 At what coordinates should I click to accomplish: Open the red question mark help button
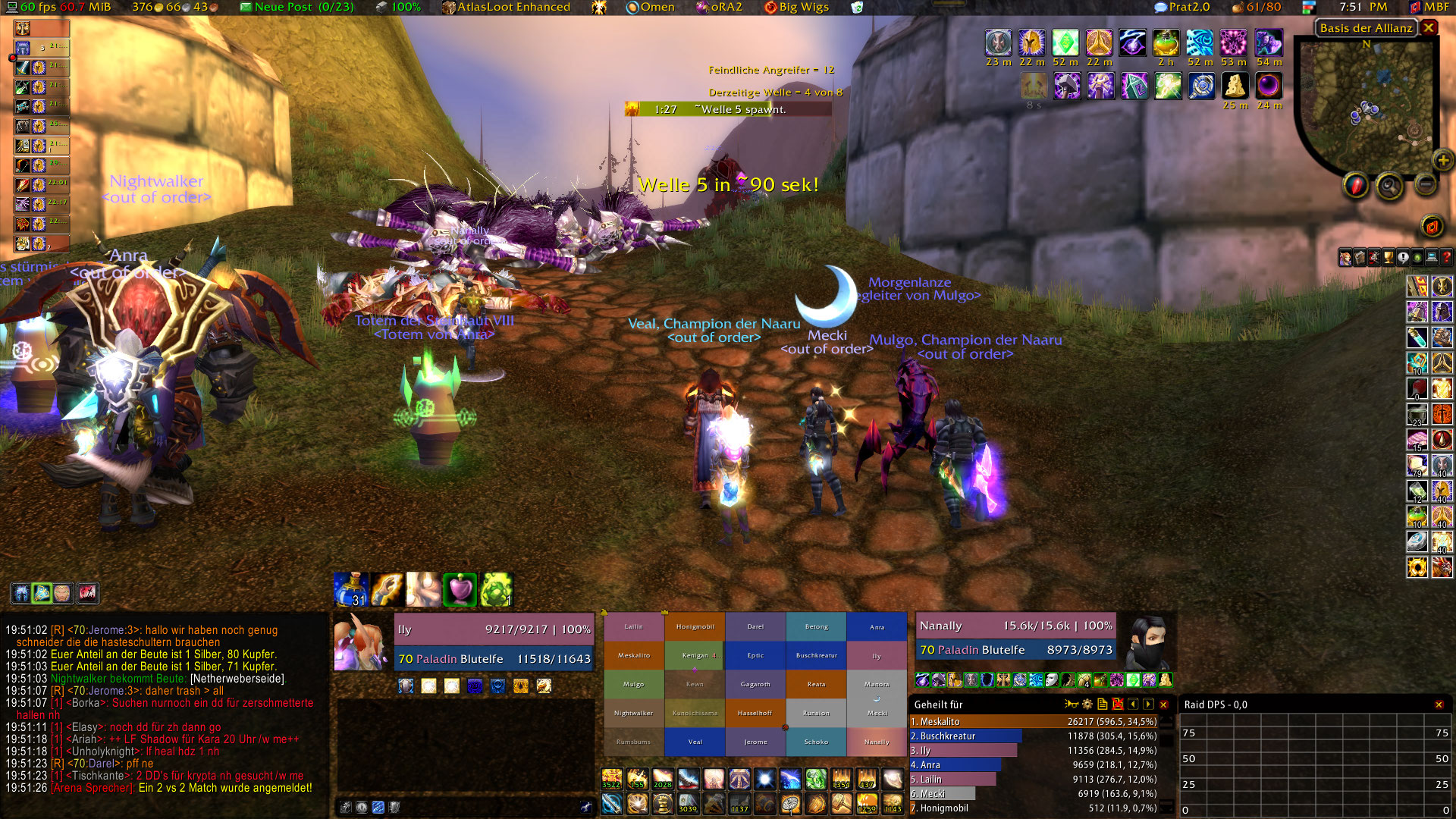tap(1446, 258)
